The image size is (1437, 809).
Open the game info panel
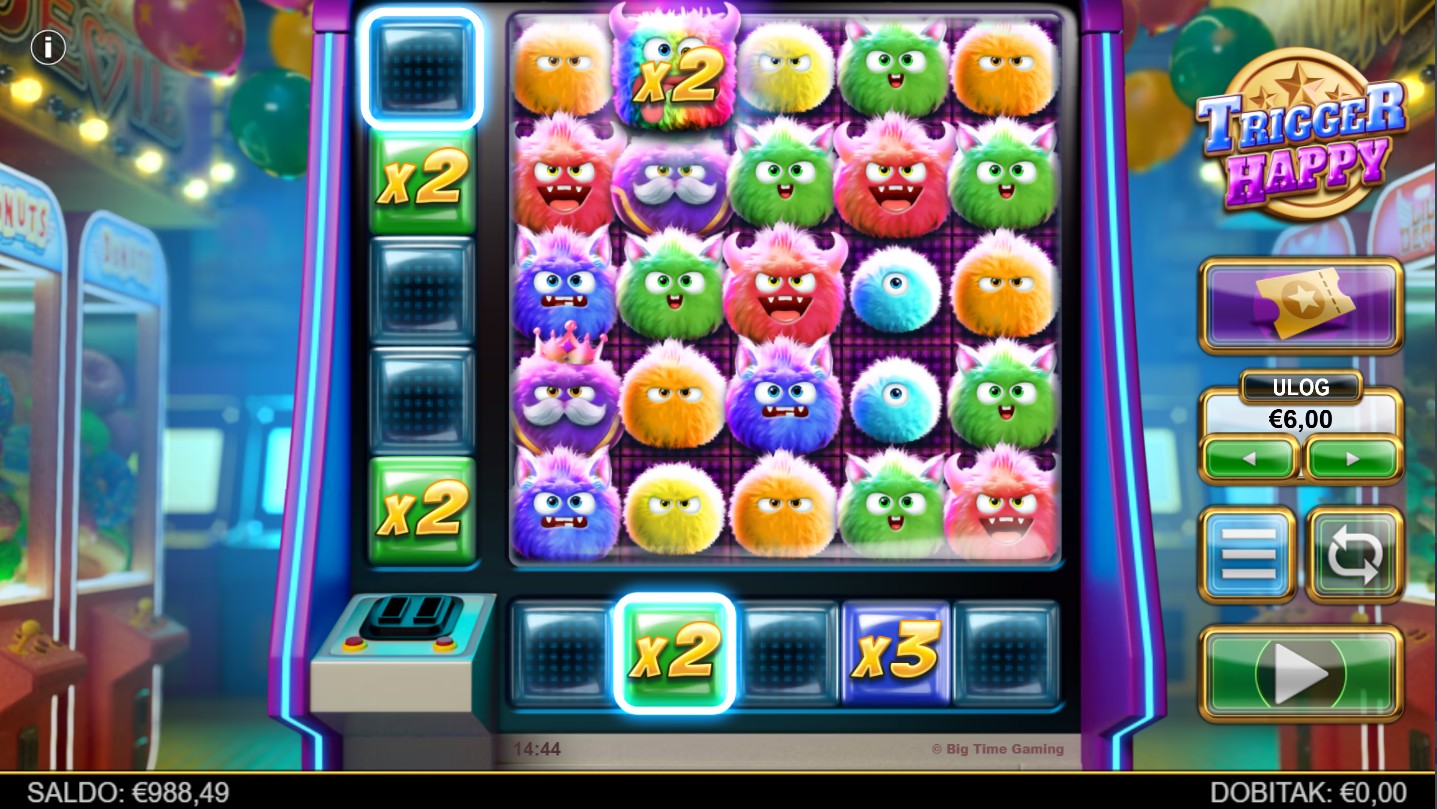(47, 47)
